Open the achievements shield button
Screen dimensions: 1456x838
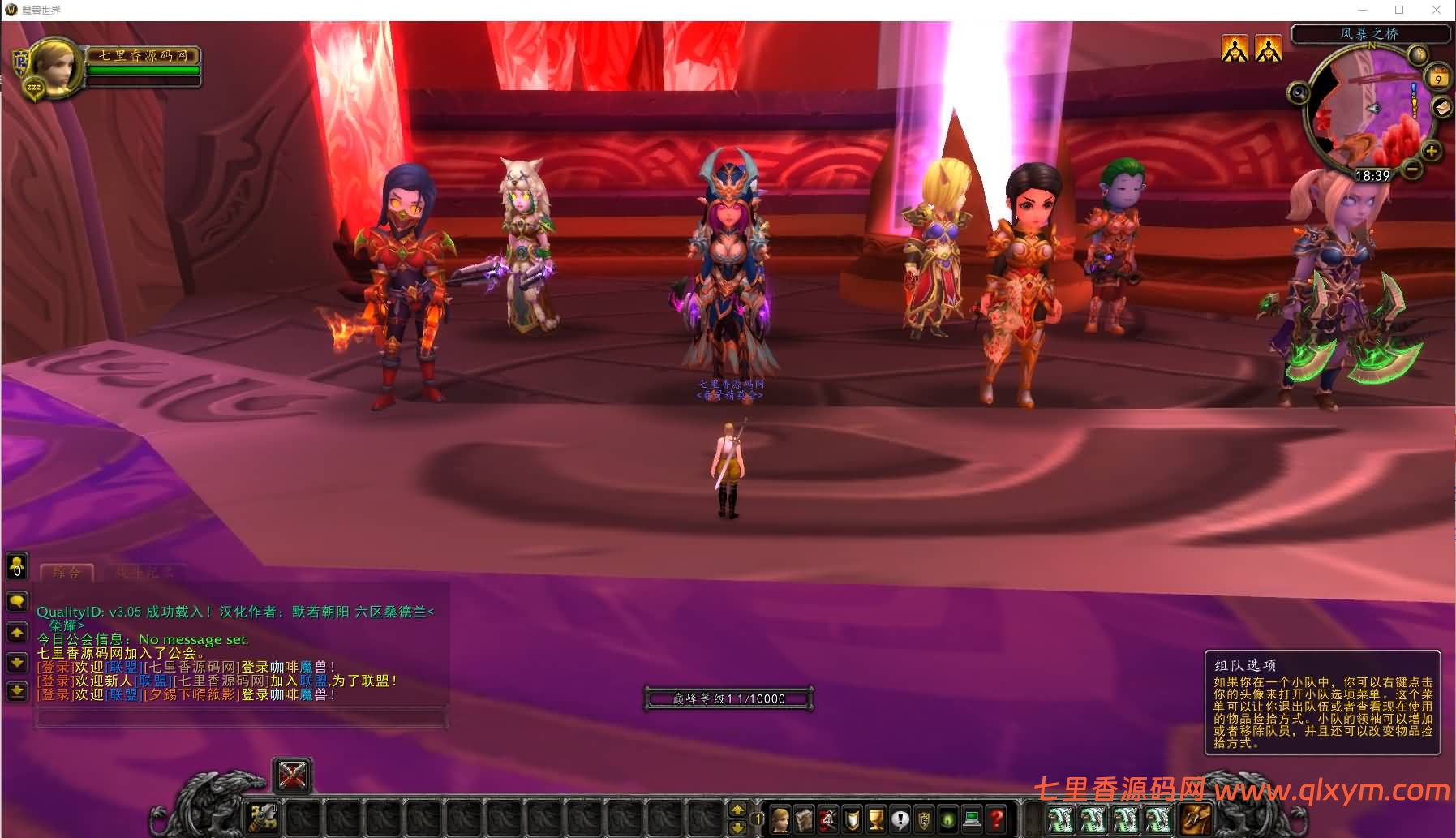(853, 819)
